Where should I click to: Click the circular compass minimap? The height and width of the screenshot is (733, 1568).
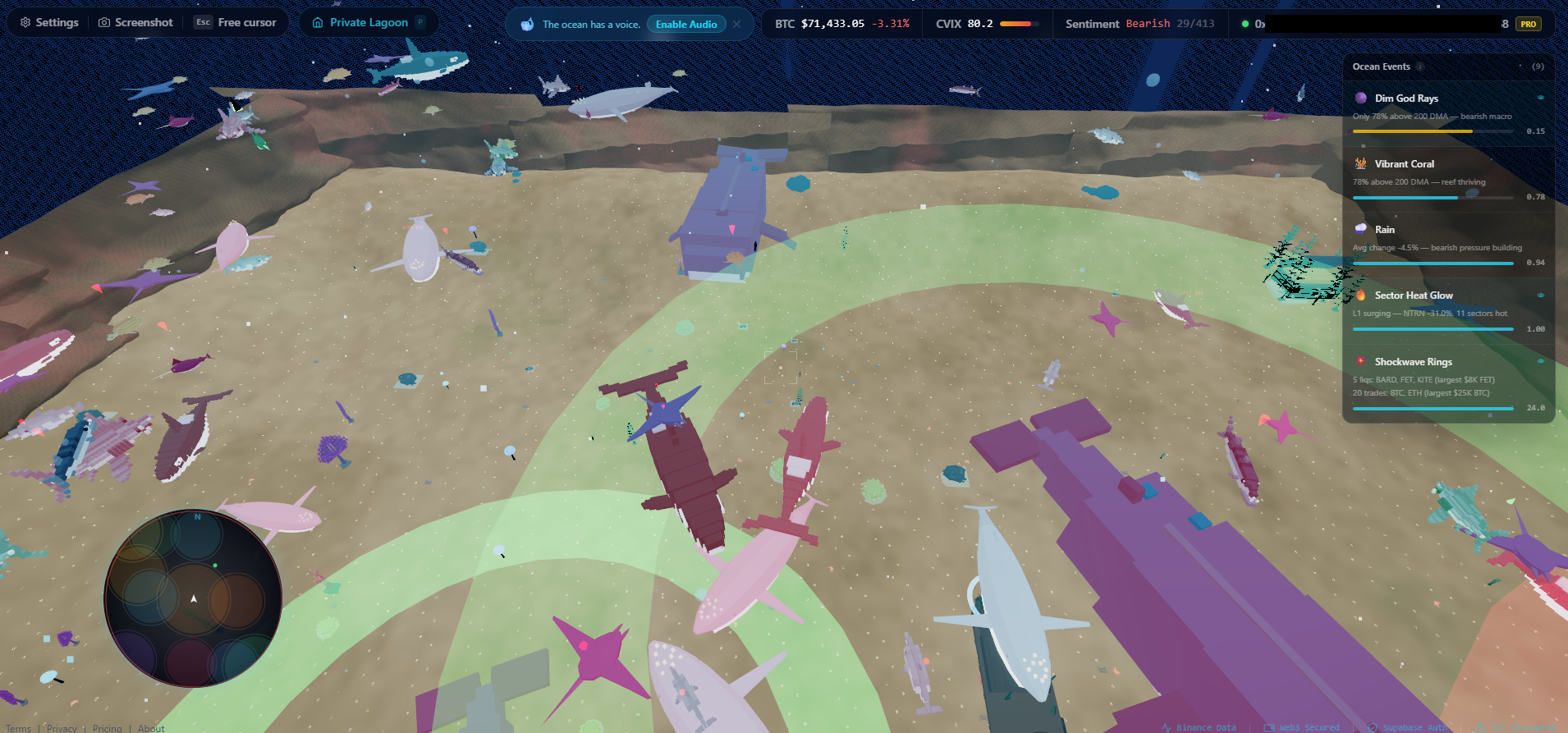point(194,598)
